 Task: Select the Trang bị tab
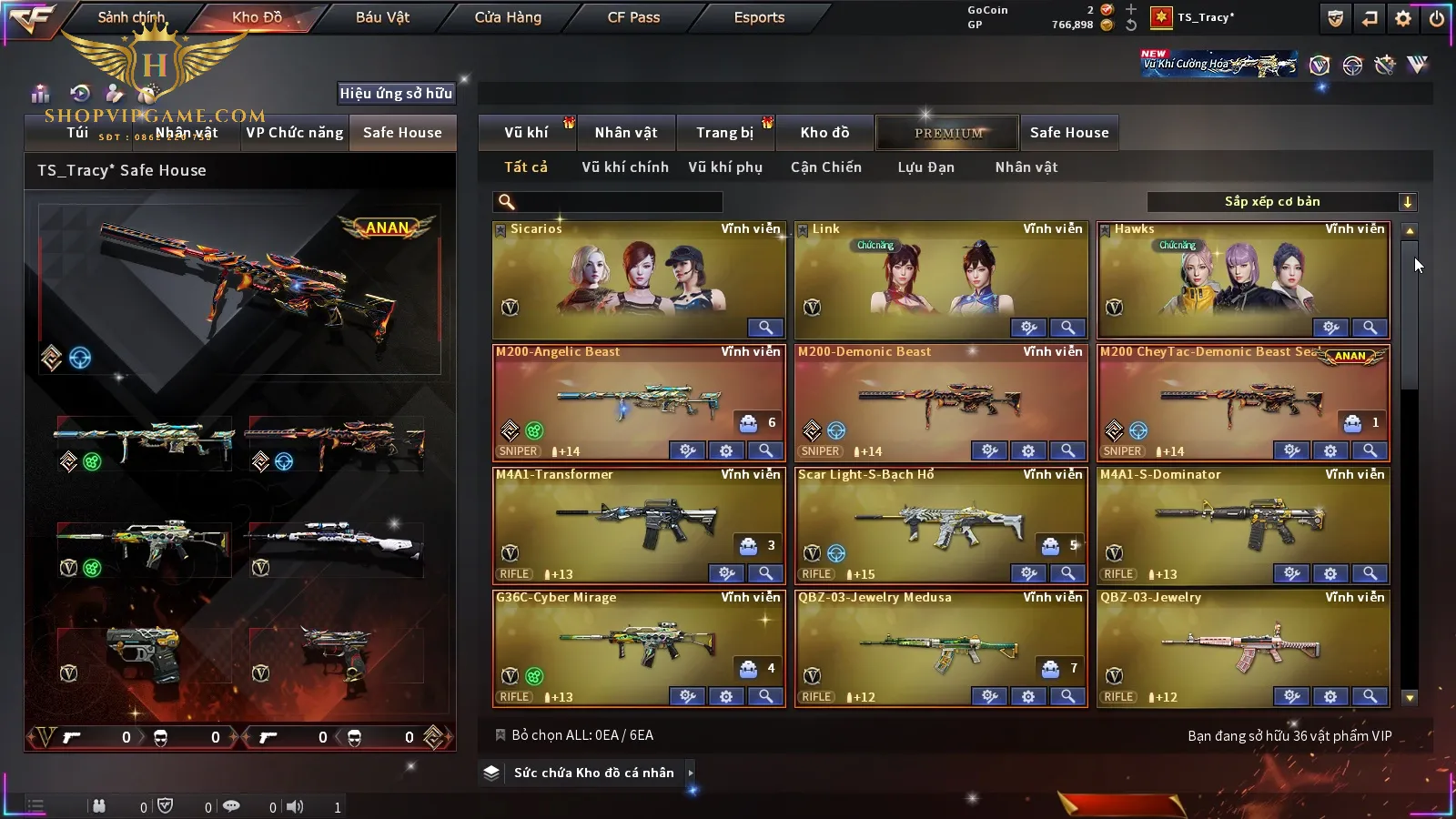724,133
